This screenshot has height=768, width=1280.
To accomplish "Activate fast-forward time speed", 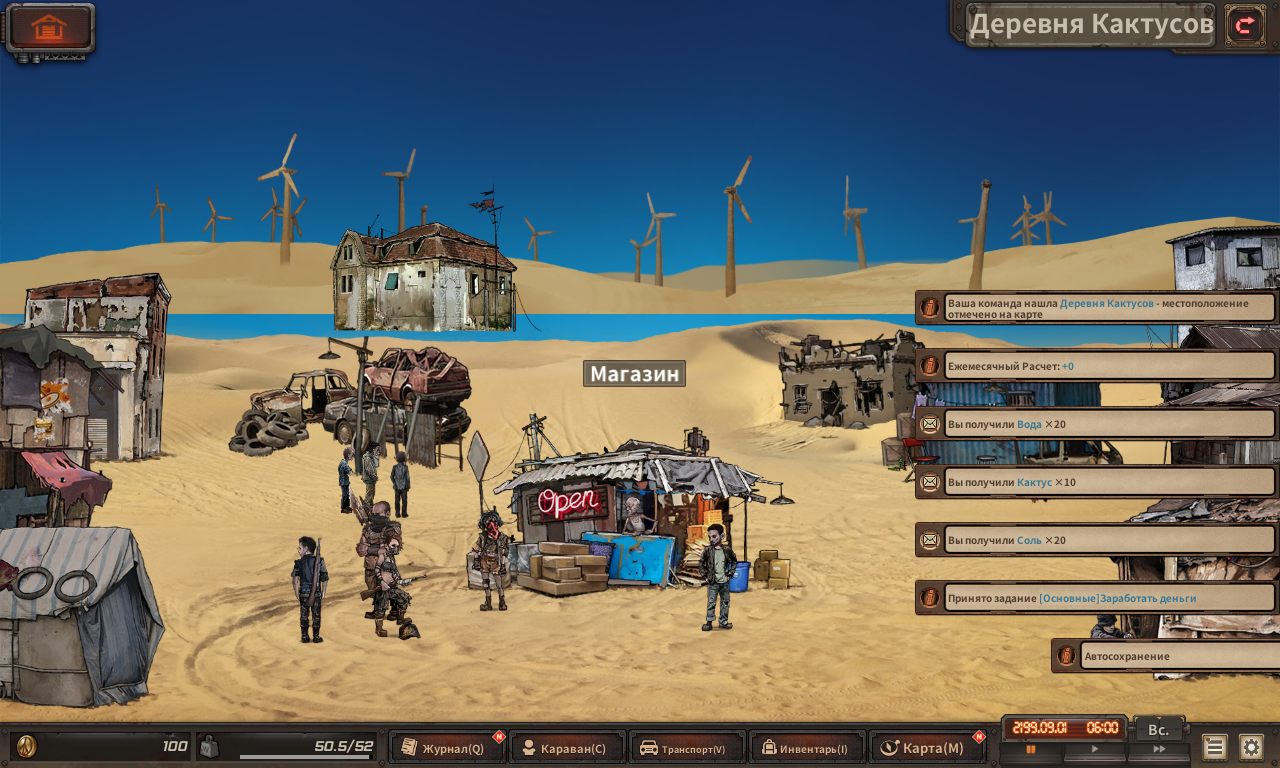I will (1158, 749).
